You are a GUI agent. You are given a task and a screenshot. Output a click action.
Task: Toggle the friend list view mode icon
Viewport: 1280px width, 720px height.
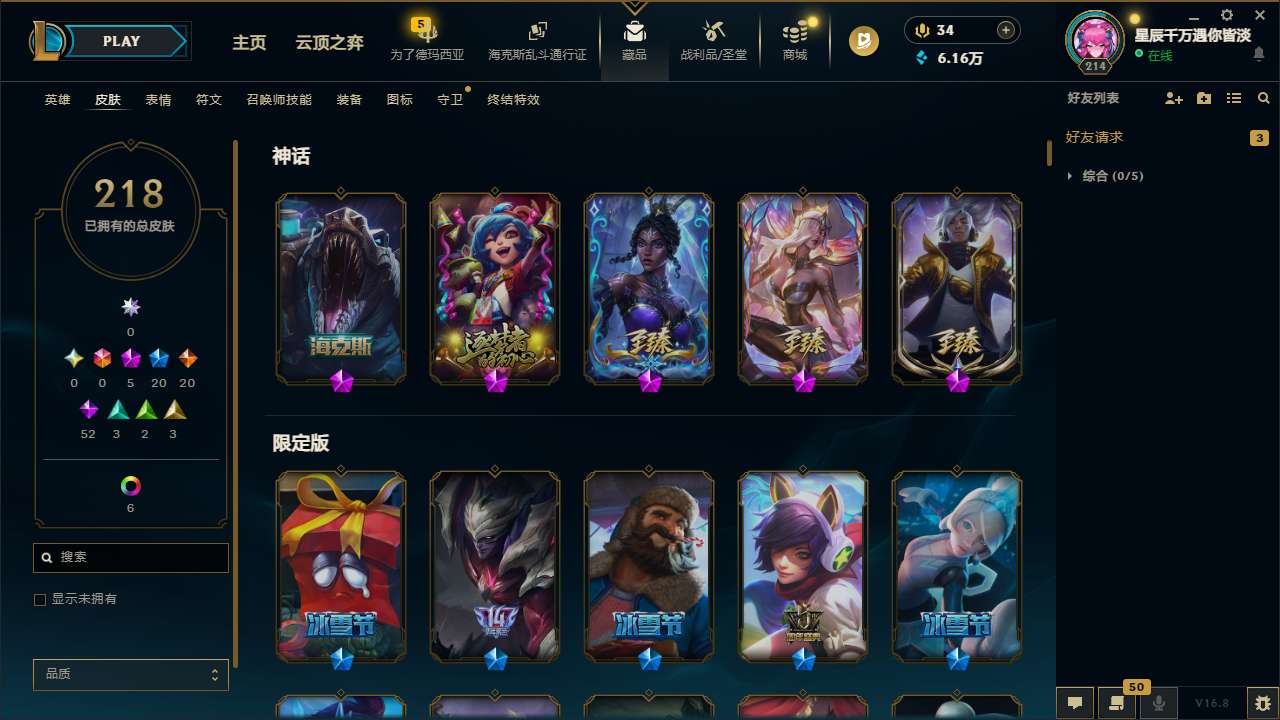(1234, 98)
